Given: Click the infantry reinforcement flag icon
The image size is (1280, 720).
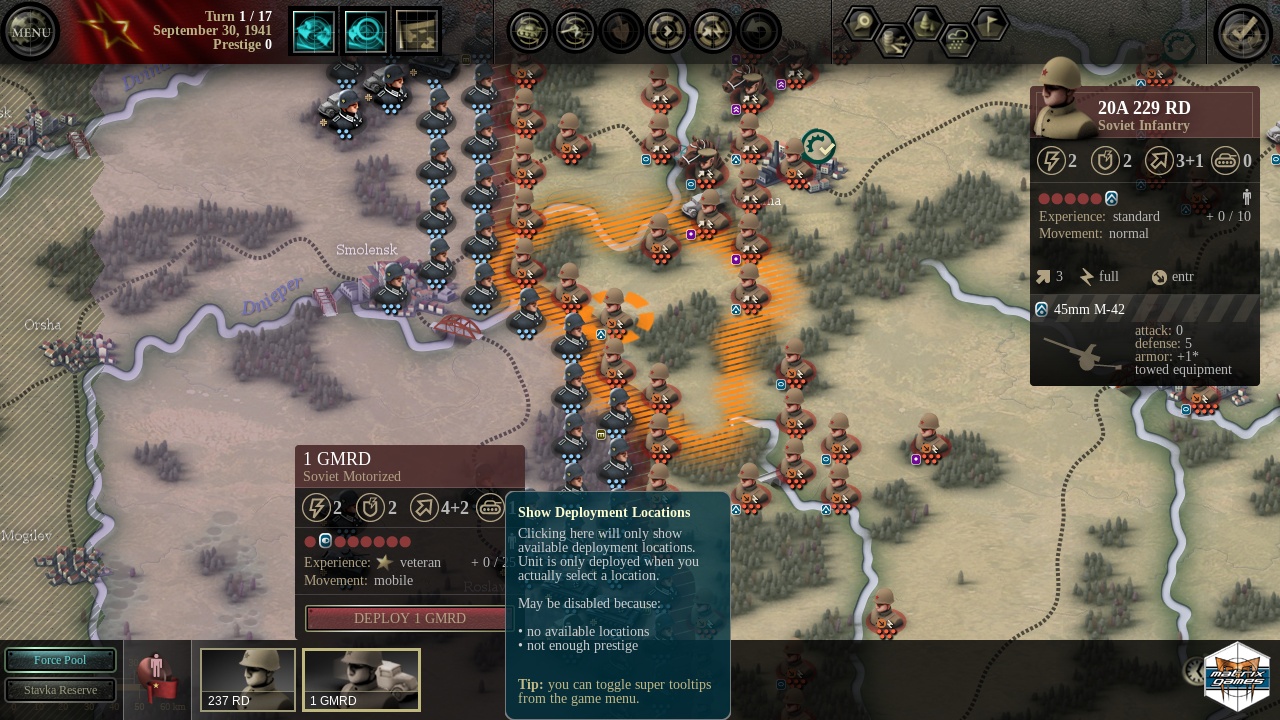Looking at the screenshot, I should point(156,678).
